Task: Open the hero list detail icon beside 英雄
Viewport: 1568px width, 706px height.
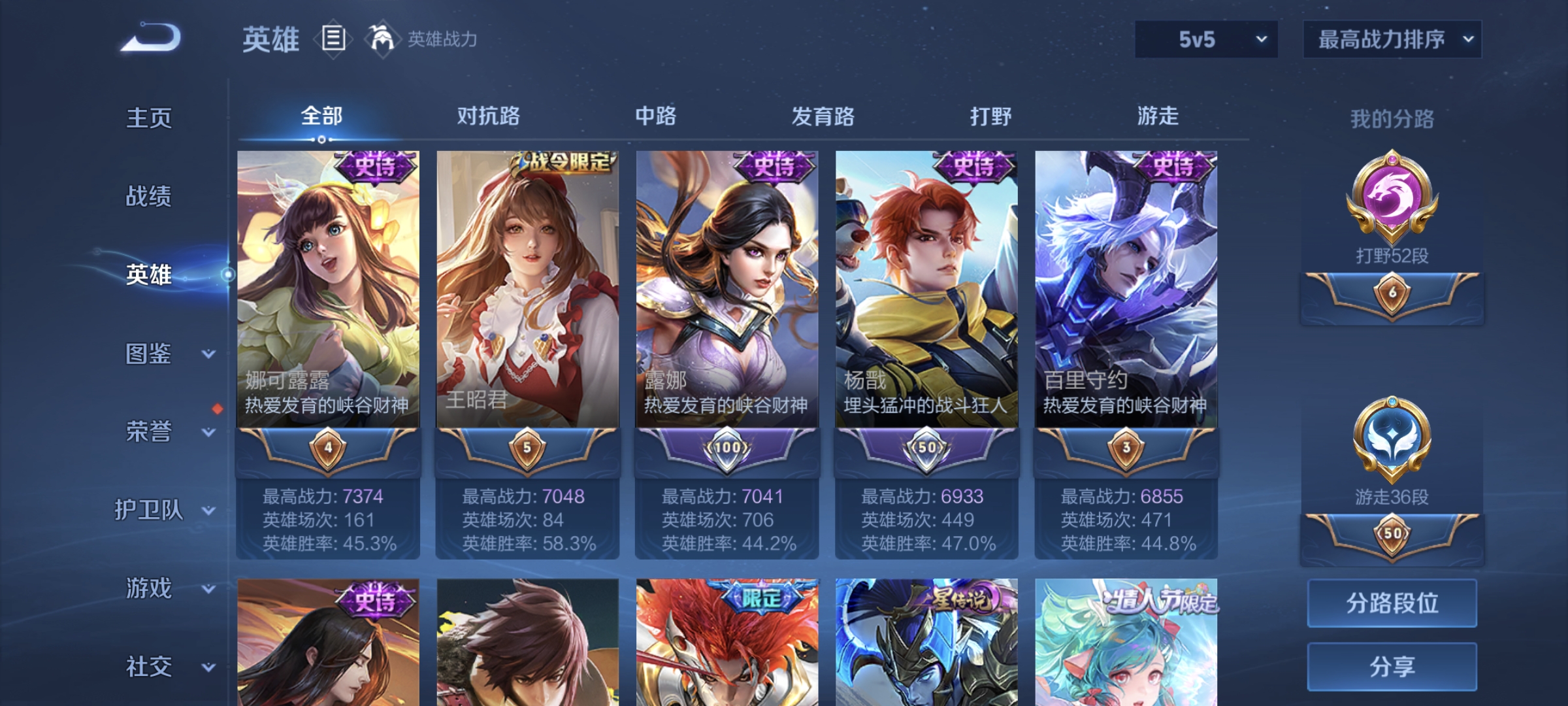Action: [x=333, y=41]
